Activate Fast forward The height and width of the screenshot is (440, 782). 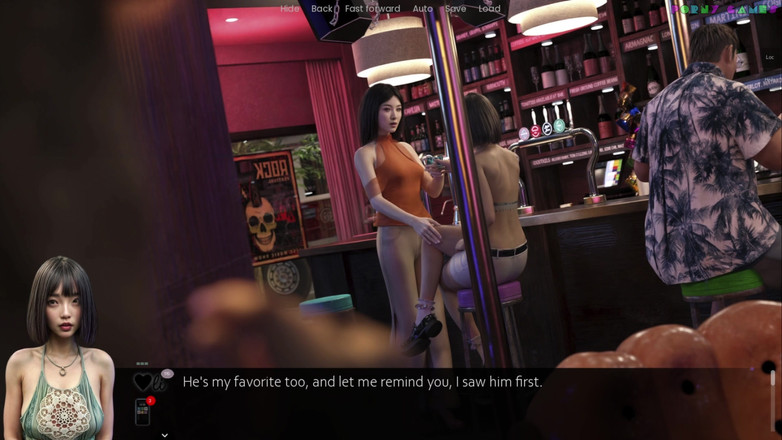coord(372,9)
